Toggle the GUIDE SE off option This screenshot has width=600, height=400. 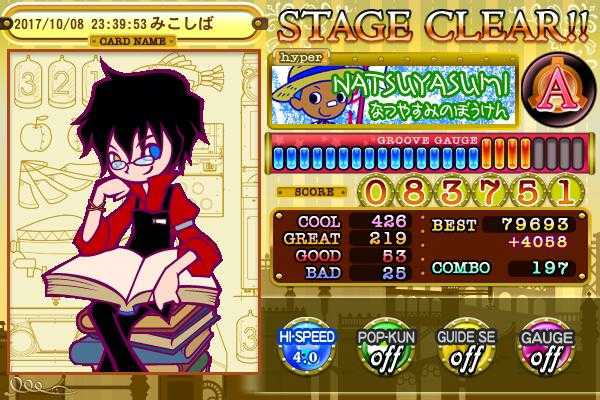(464, 347)
